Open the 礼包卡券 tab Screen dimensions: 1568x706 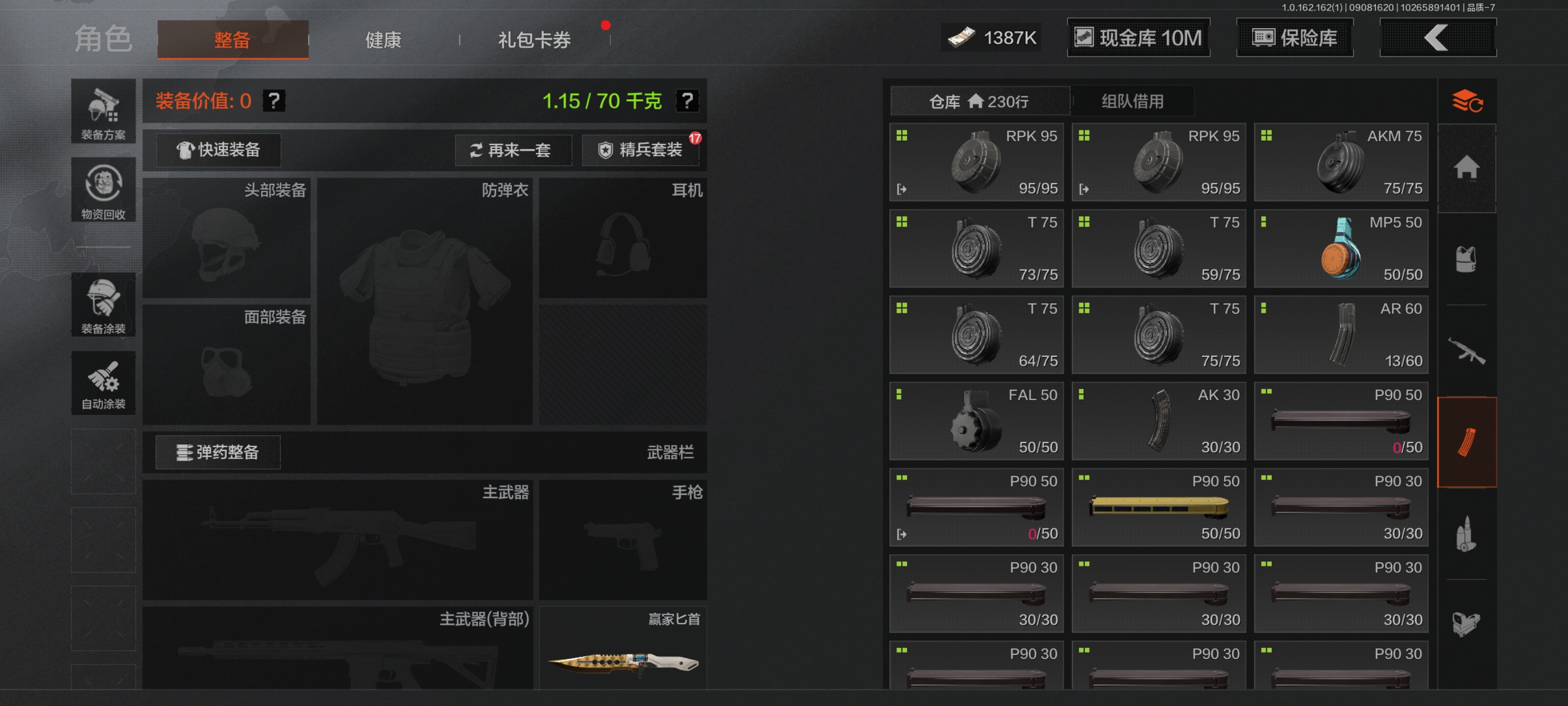(x=534, y=40)
